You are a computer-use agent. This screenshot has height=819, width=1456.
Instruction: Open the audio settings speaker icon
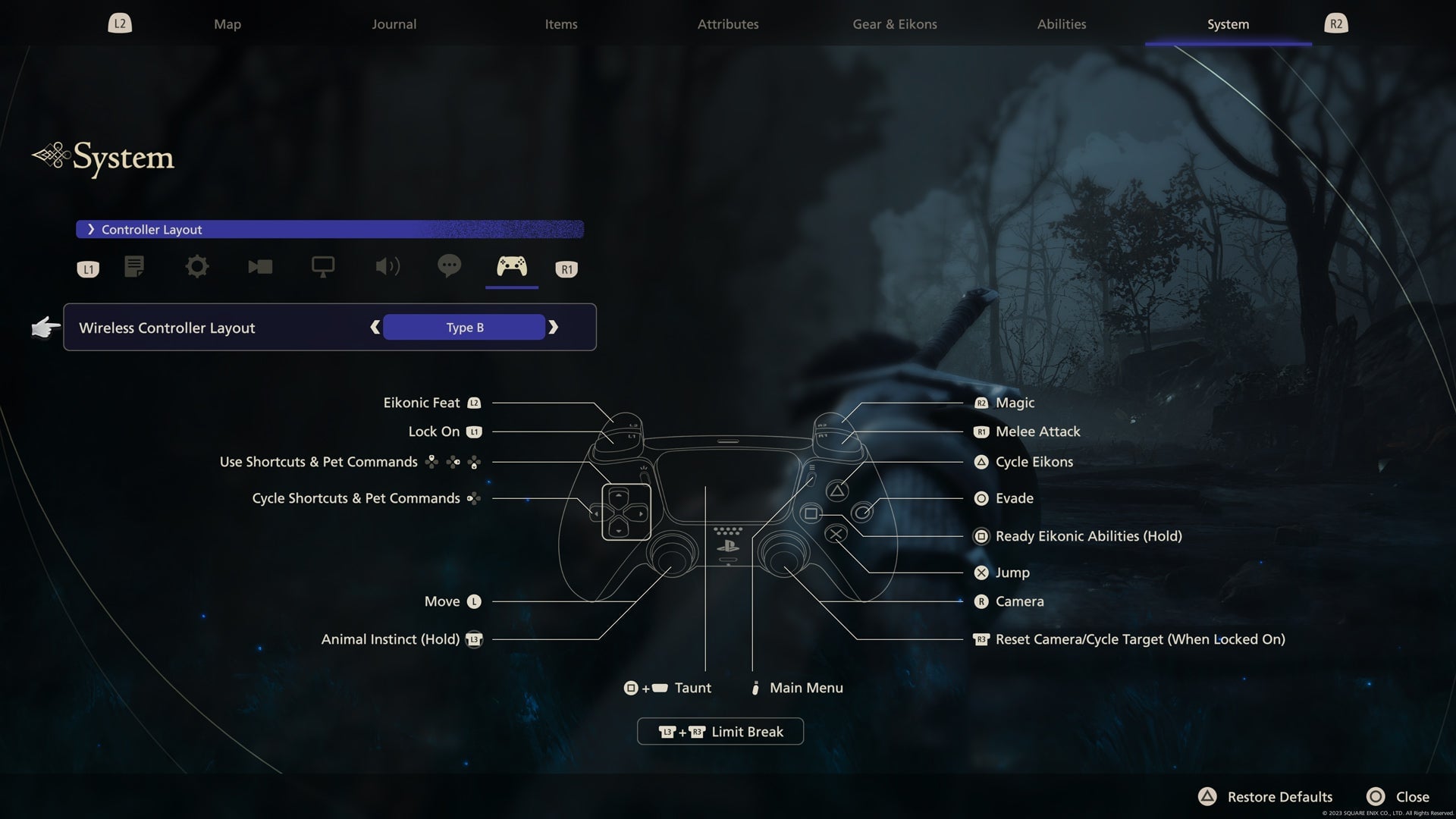pyautogui.click(x=388, y=267)
